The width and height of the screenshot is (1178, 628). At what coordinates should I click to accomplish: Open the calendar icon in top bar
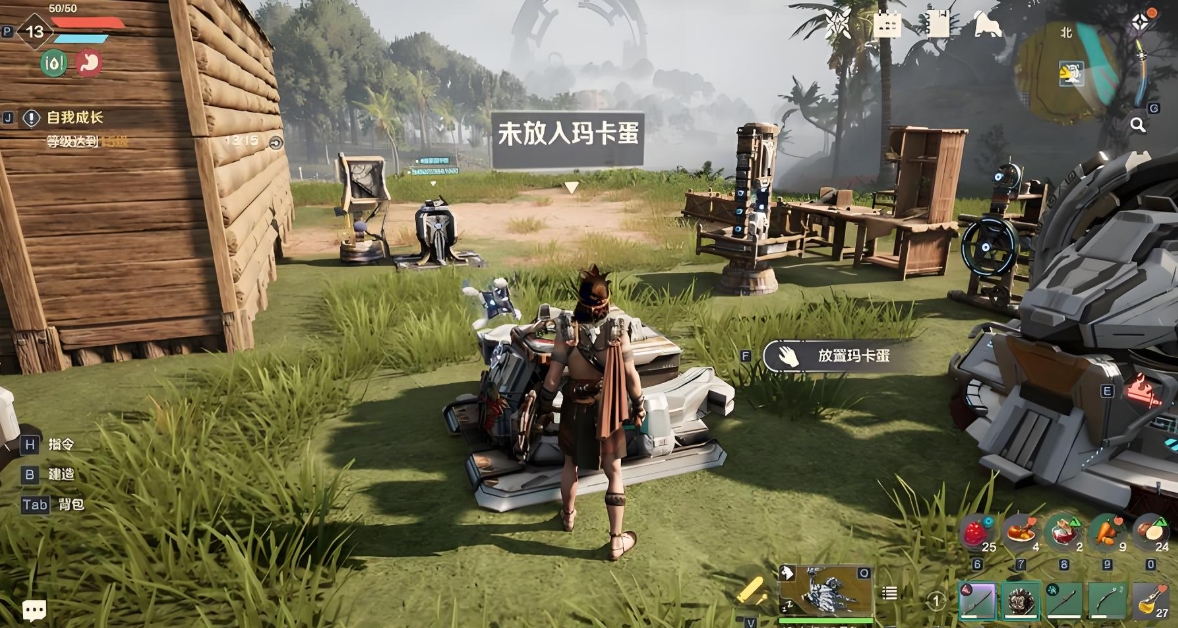pos(887,25)
